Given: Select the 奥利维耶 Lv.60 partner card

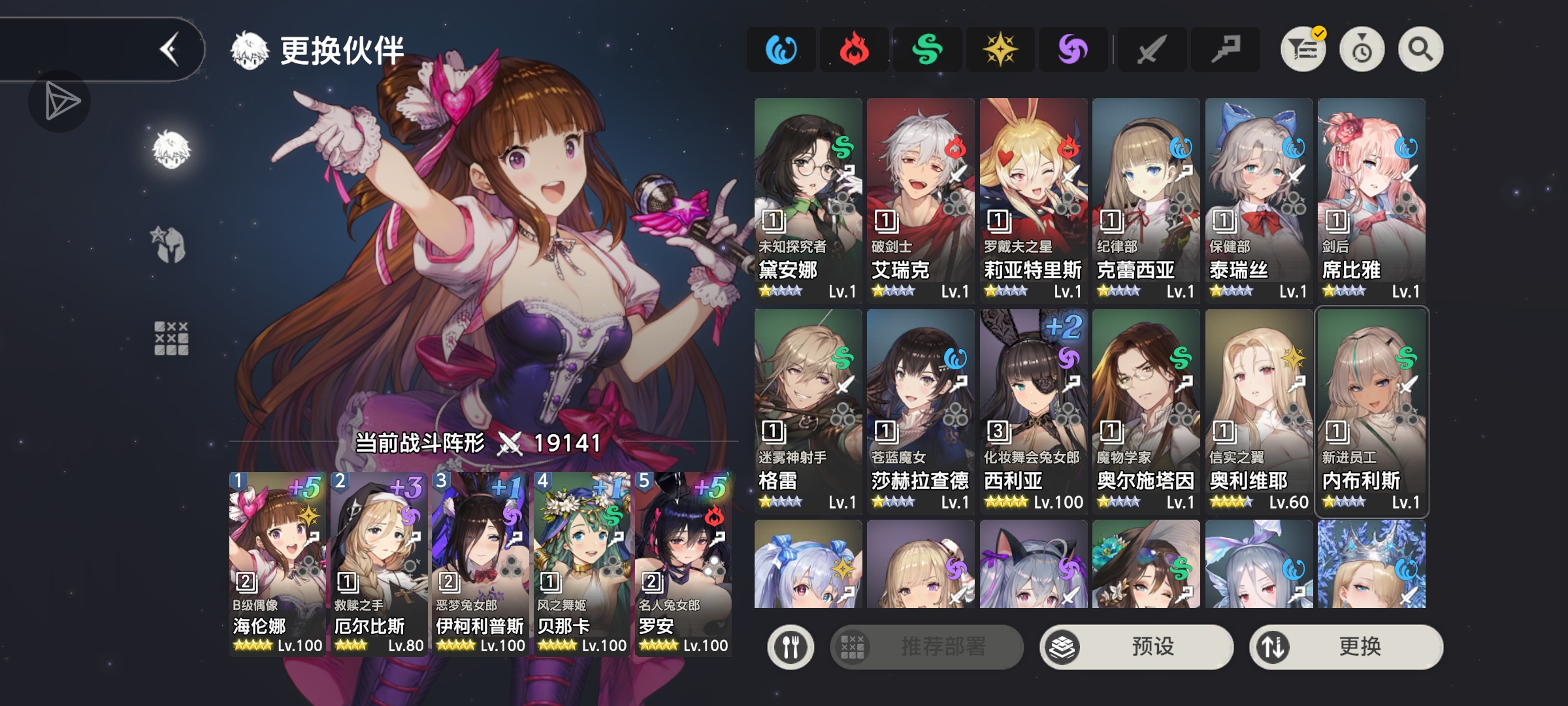Looking at the screenshot, I should (1259, 411).
